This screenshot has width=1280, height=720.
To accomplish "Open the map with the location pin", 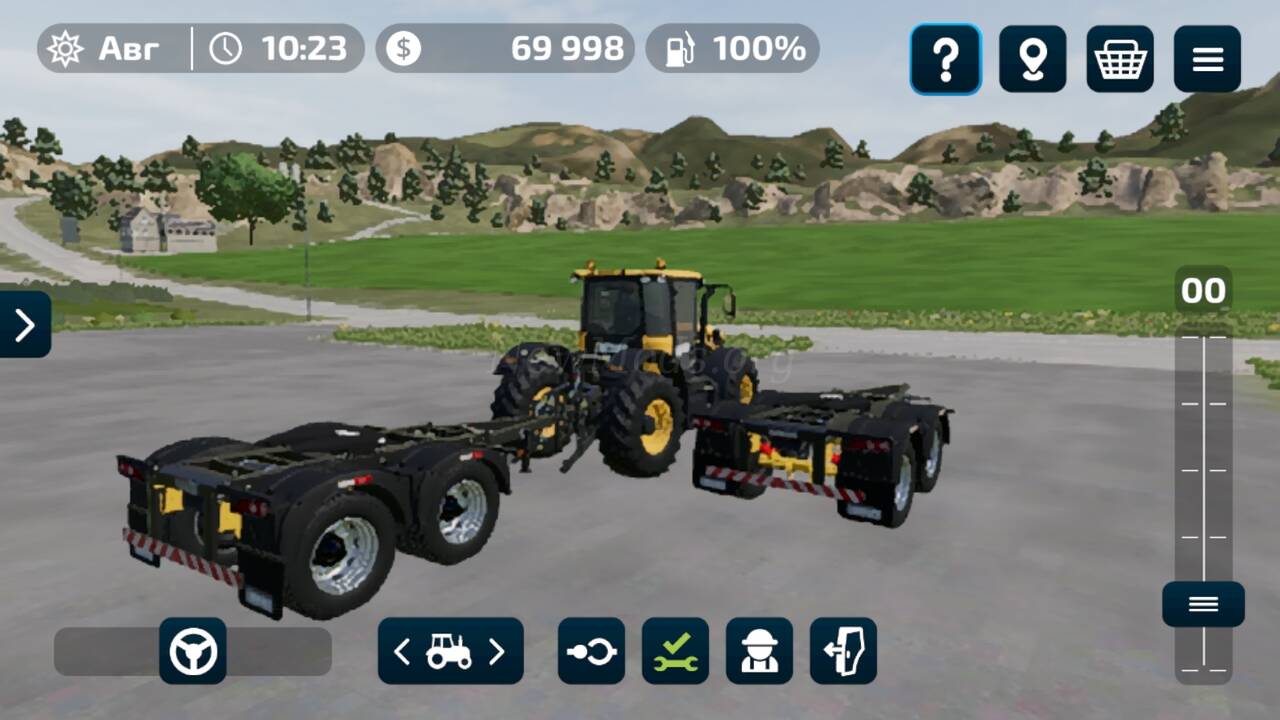I will 1032,60.
